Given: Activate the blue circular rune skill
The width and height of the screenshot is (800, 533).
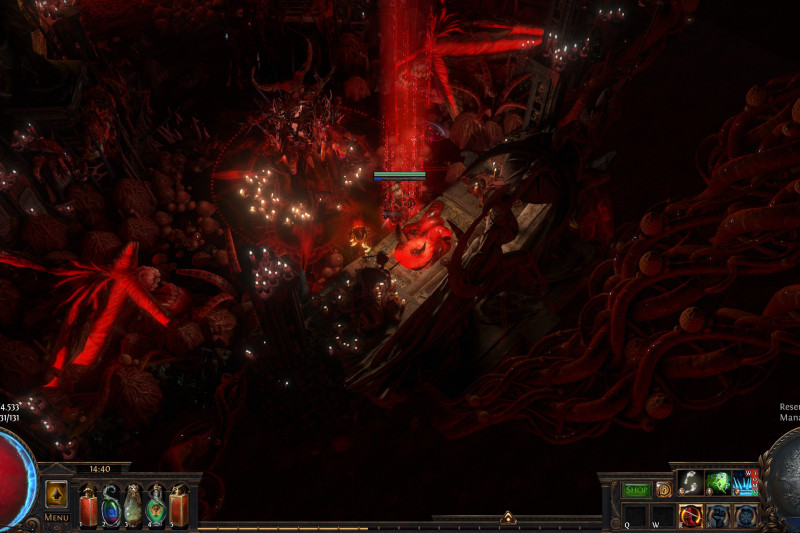Looking at the screenshot, I should click(x=745, y=516).
